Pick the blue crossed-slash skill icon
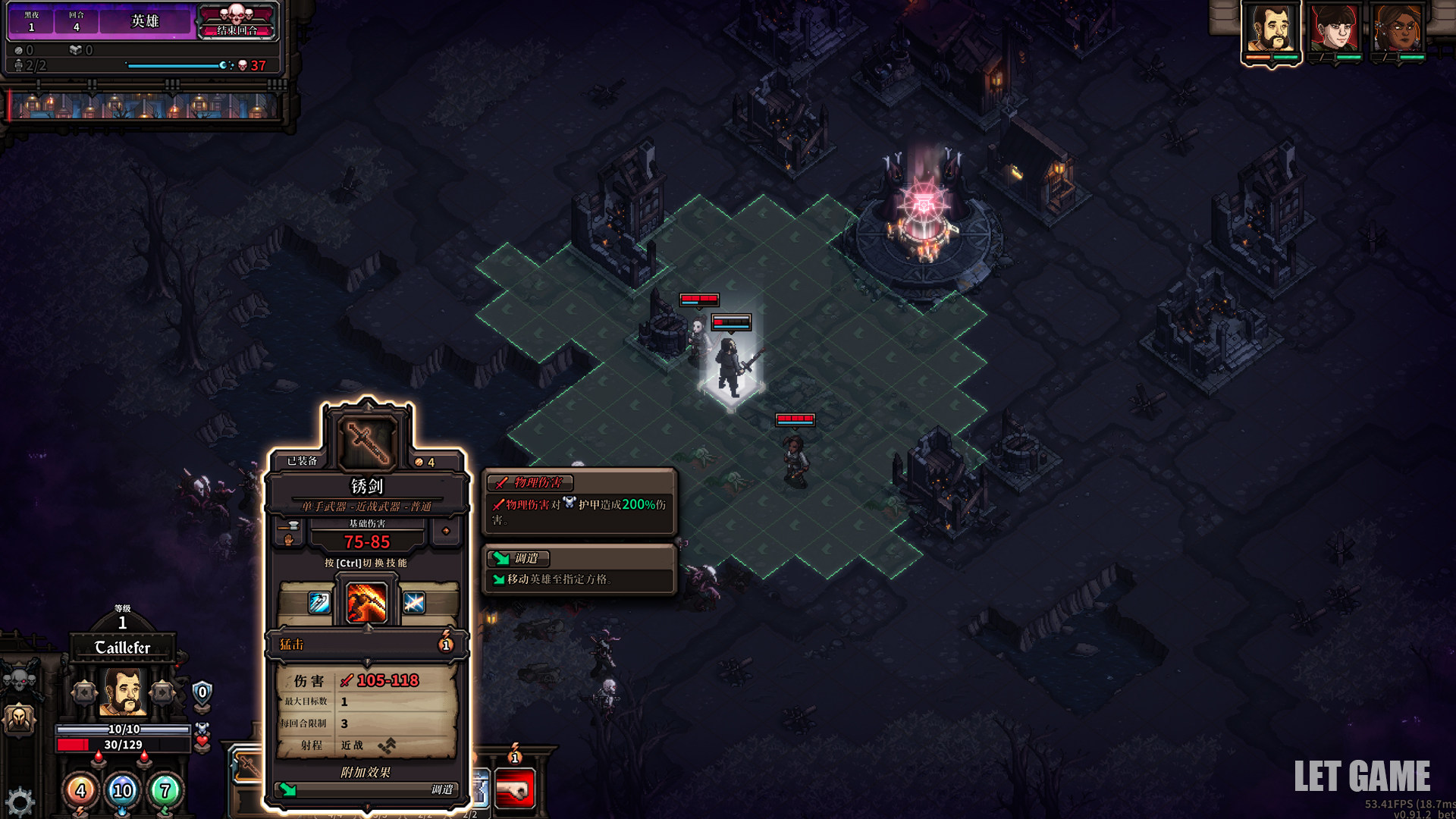The height and width of the screenshot is (819, 1456). click(x=414, y=603)
